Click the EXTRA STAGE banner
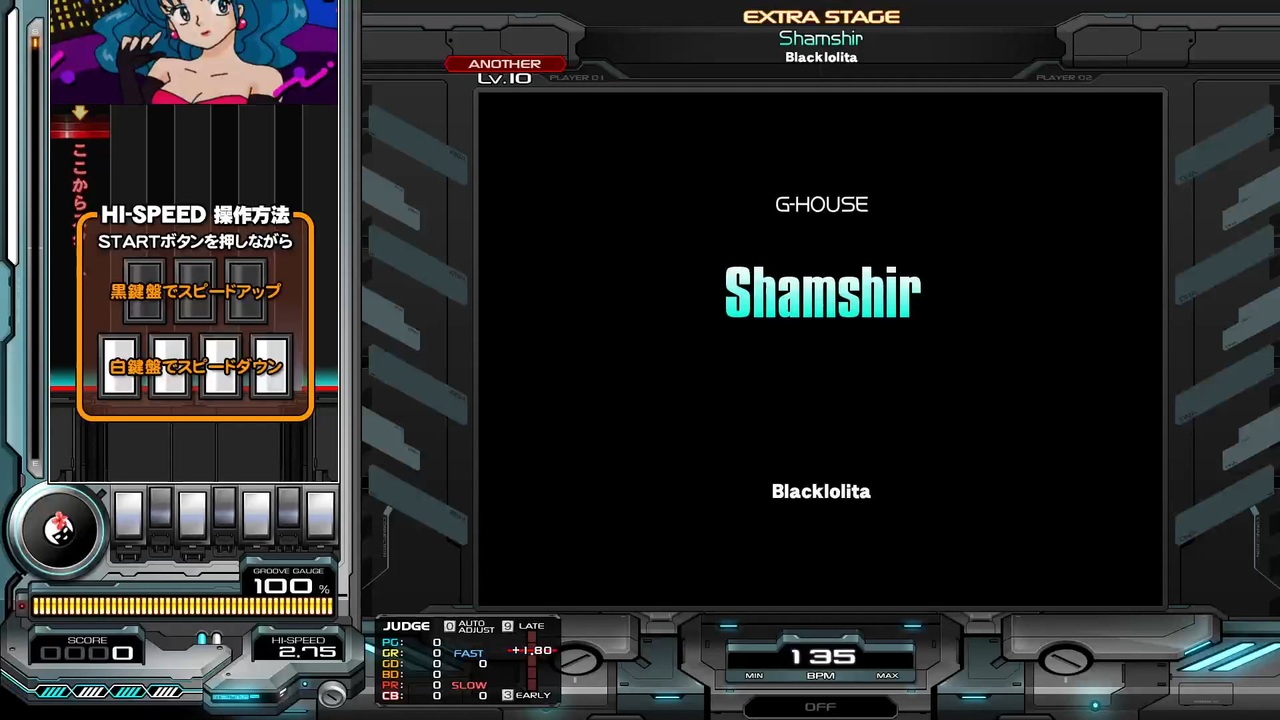Viewport: 1280px width, 720px height. 821,16
